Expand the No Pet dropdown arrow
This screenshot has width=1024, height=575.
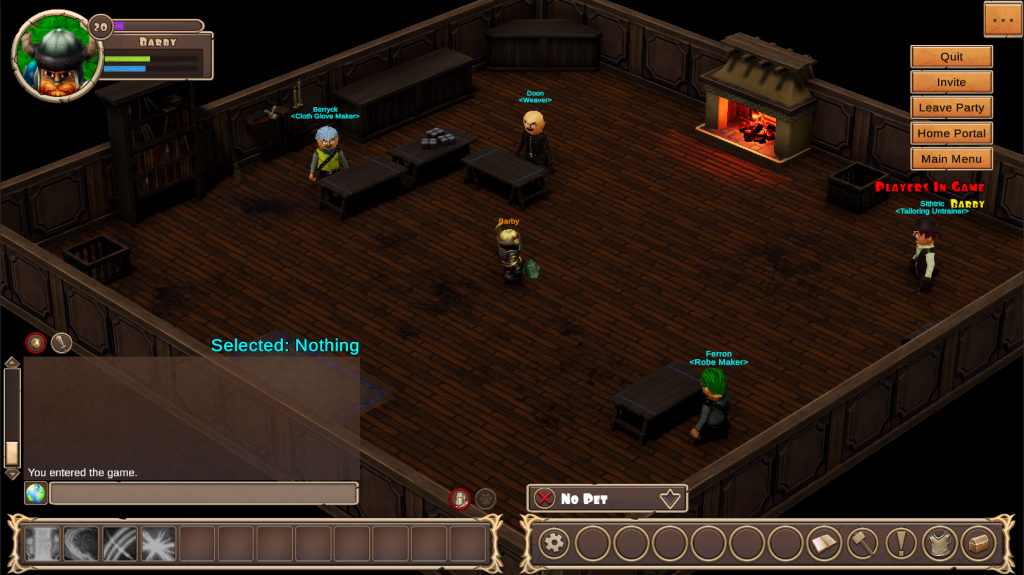point(670,498)
